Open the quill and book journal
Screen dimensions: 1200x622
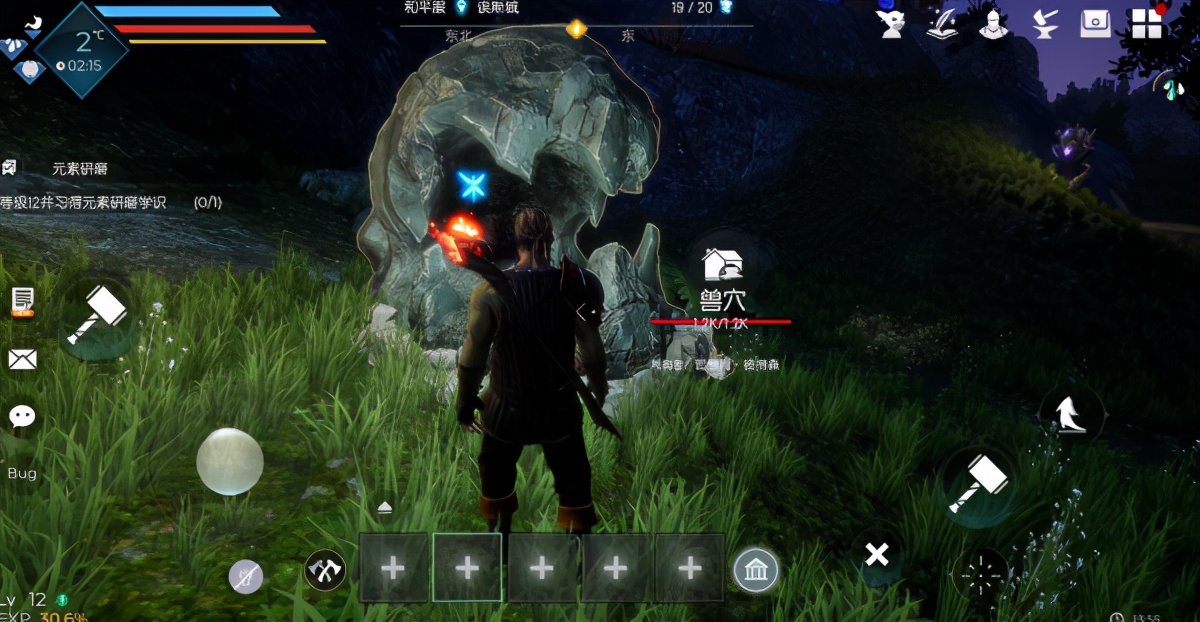coord(942,24)
